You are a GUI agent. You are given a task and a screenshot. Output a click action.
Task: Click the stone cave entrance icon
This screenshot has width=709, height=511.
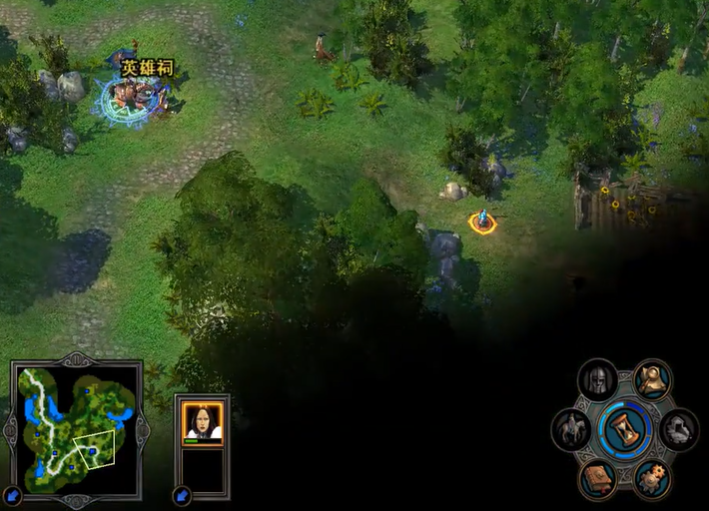coord(679,430)
